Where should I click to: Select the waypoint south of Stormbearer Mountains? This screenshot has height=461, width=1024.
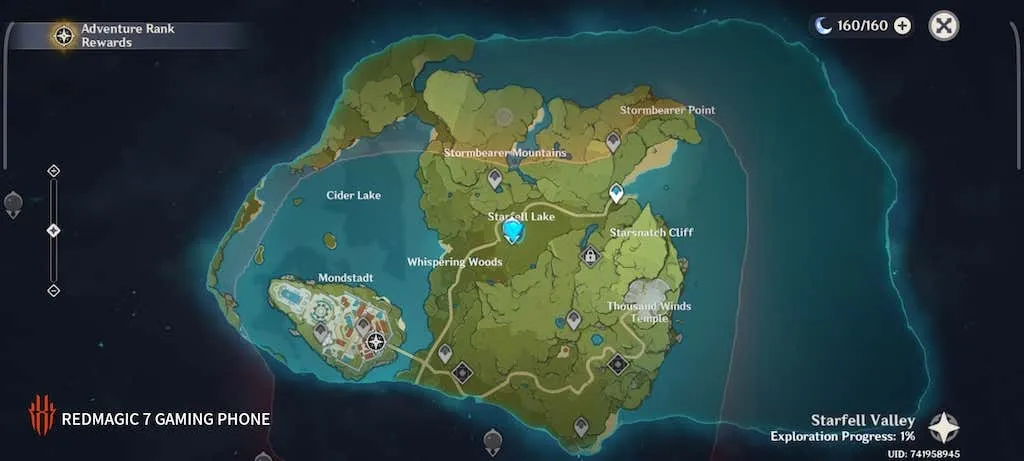pos(495,178)
